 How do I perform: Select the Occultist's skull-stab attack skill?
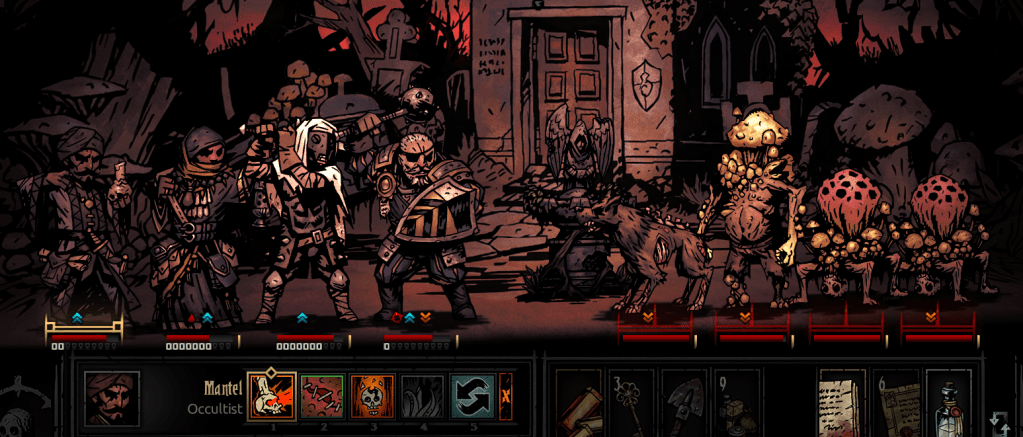tap(271, 396)
